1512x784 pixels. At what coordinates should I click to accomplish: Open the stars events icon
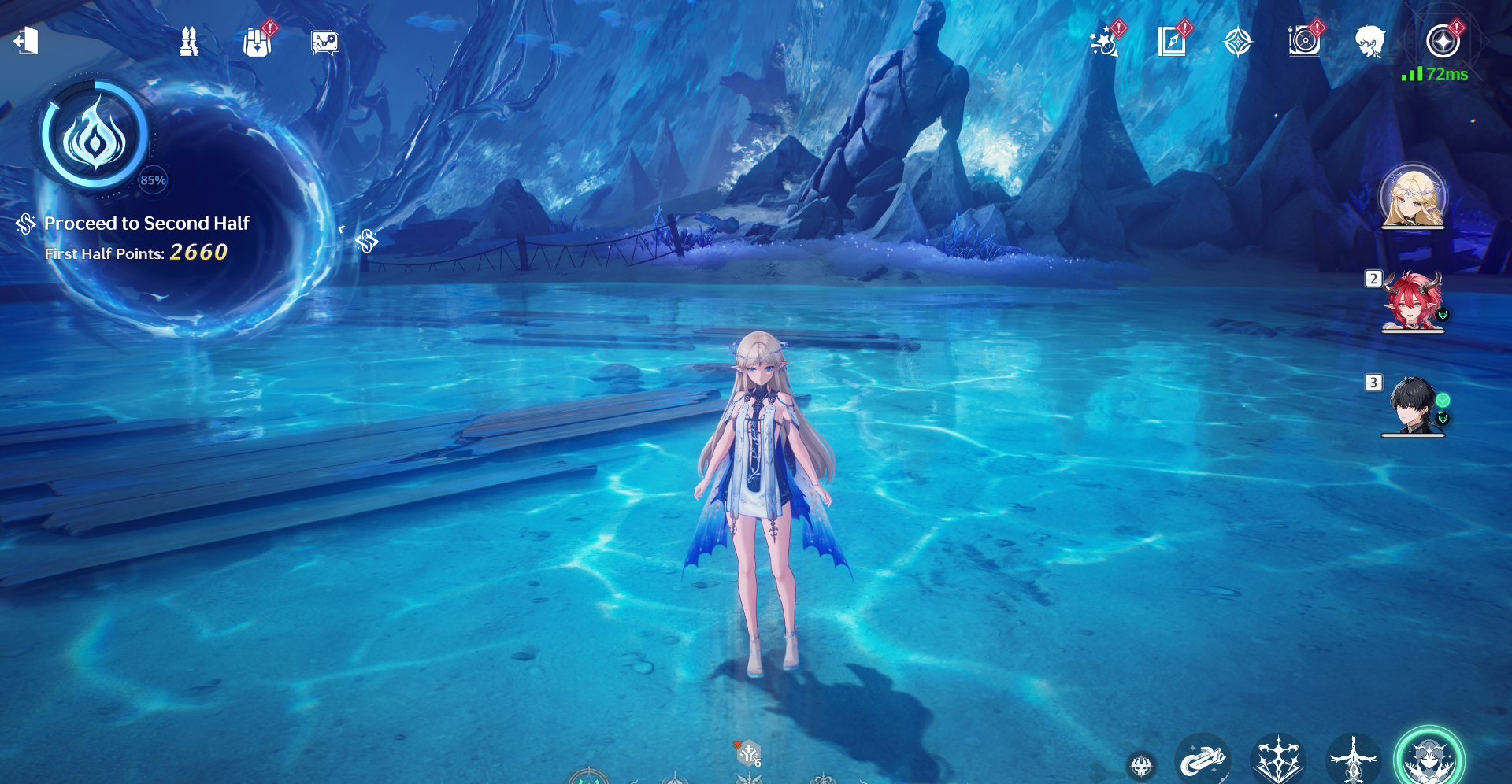click(x=1105, y=43)
